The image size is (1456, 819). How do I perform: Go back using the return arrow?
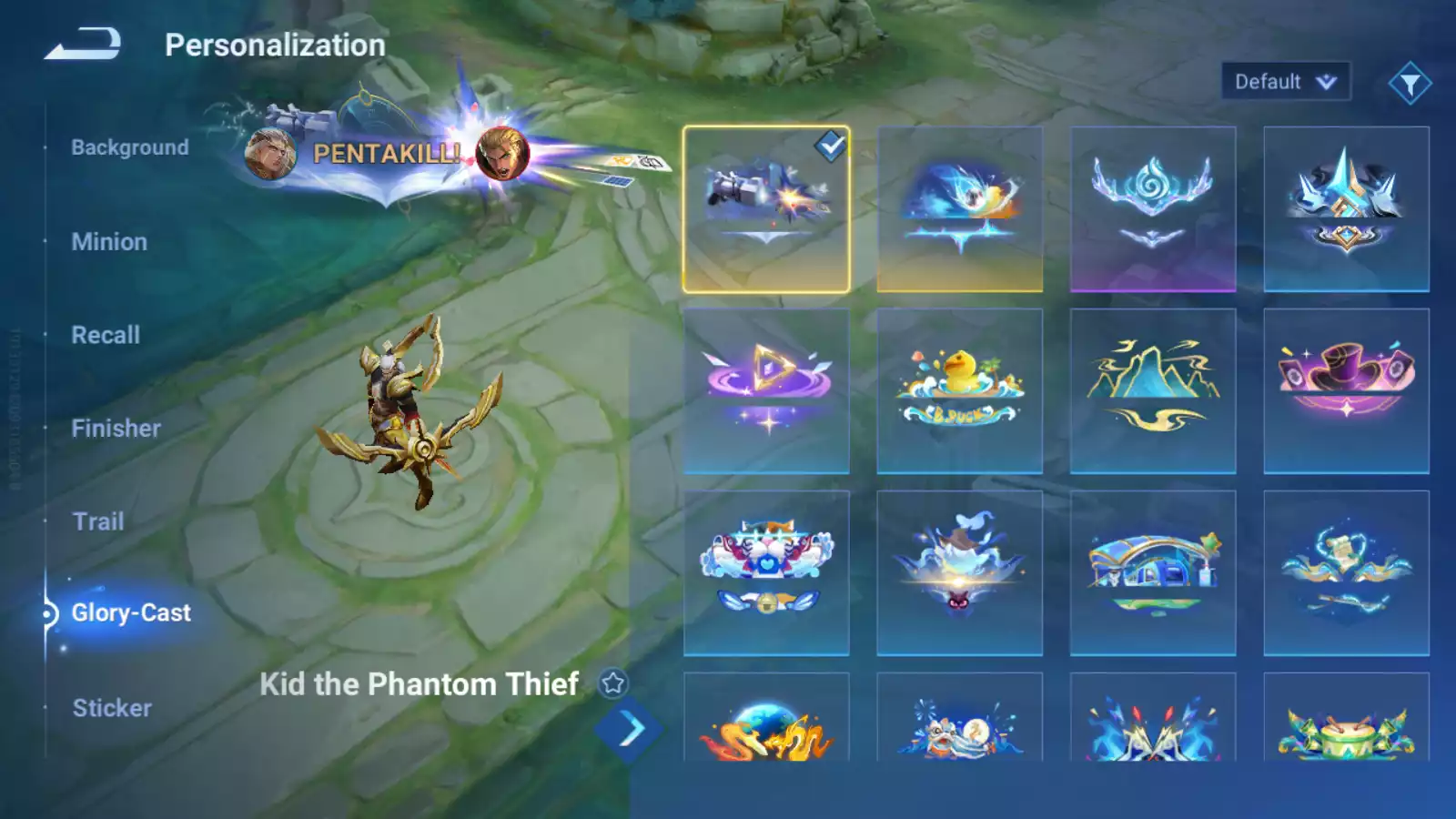tap(83, 44)
